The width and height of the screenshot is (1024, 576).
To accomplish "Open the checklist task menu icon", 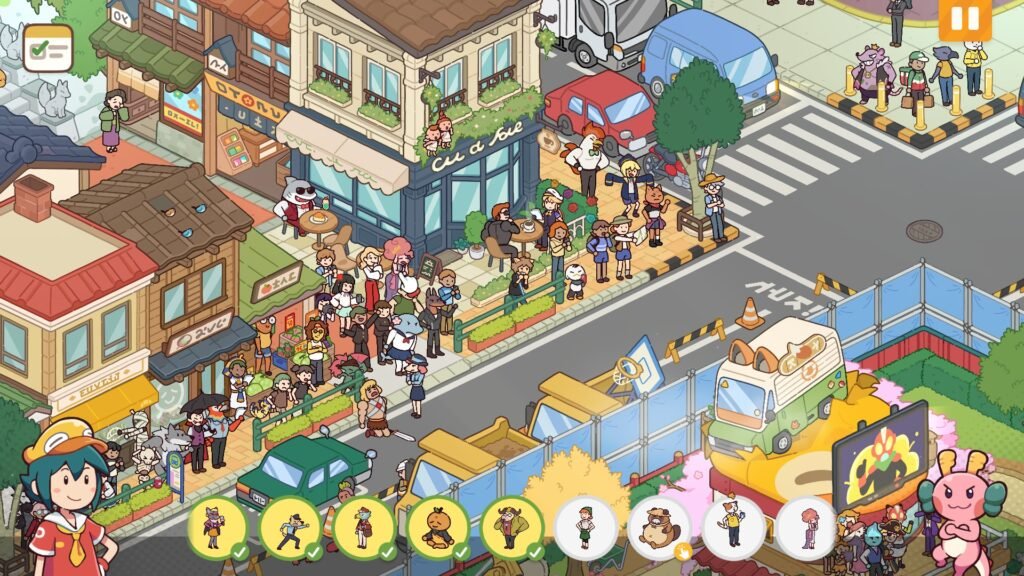I will [x=47, y=46].
